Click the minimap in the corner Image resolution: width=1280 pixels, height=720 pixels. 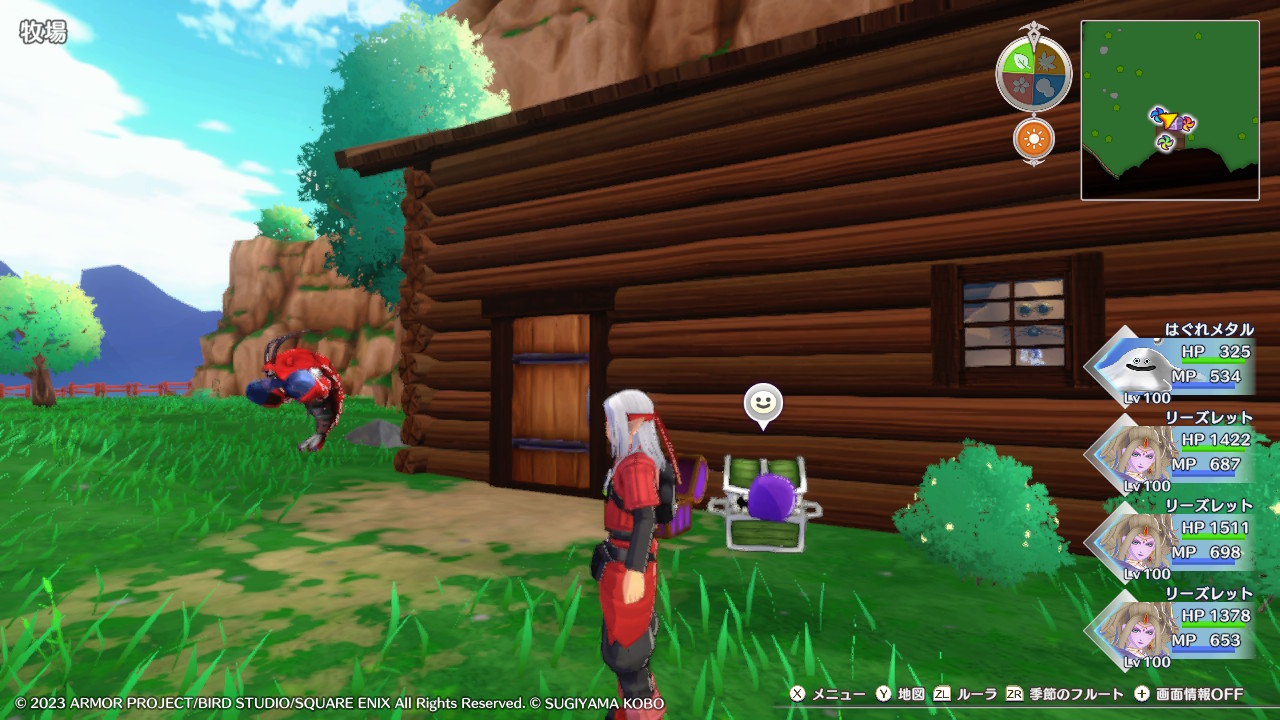pos(1169,110)
